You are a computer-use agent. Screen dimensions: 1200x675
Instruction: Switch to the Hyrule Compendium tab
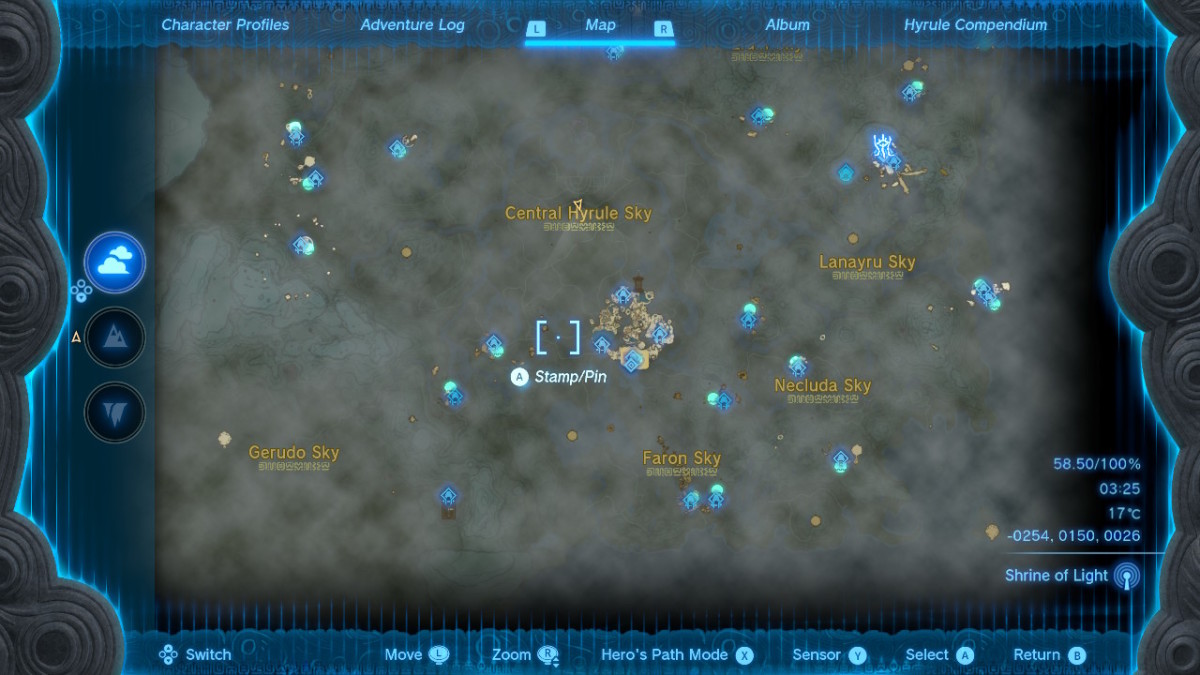[975, 25]
